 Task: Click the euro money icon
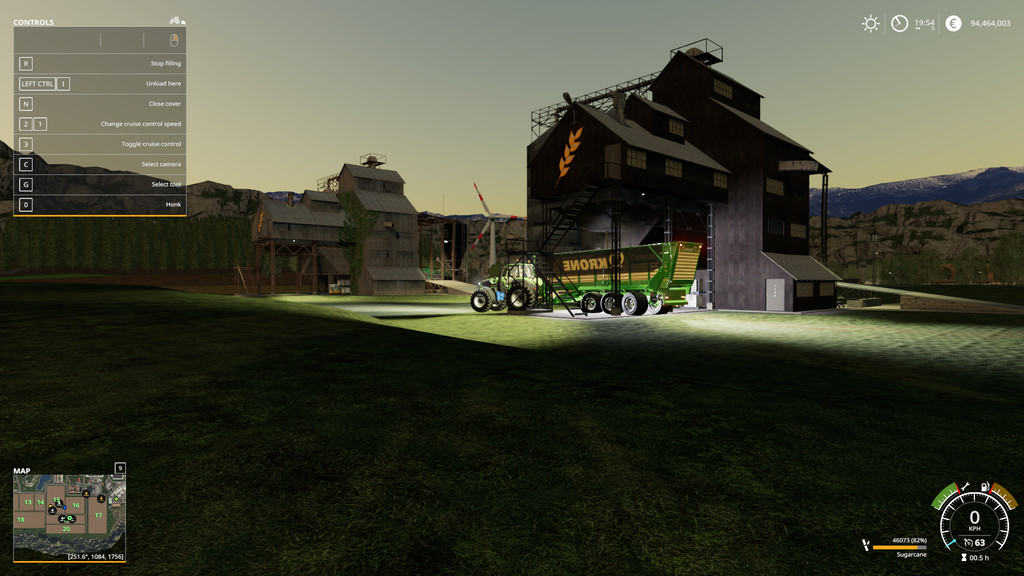[x=953, y=23]
